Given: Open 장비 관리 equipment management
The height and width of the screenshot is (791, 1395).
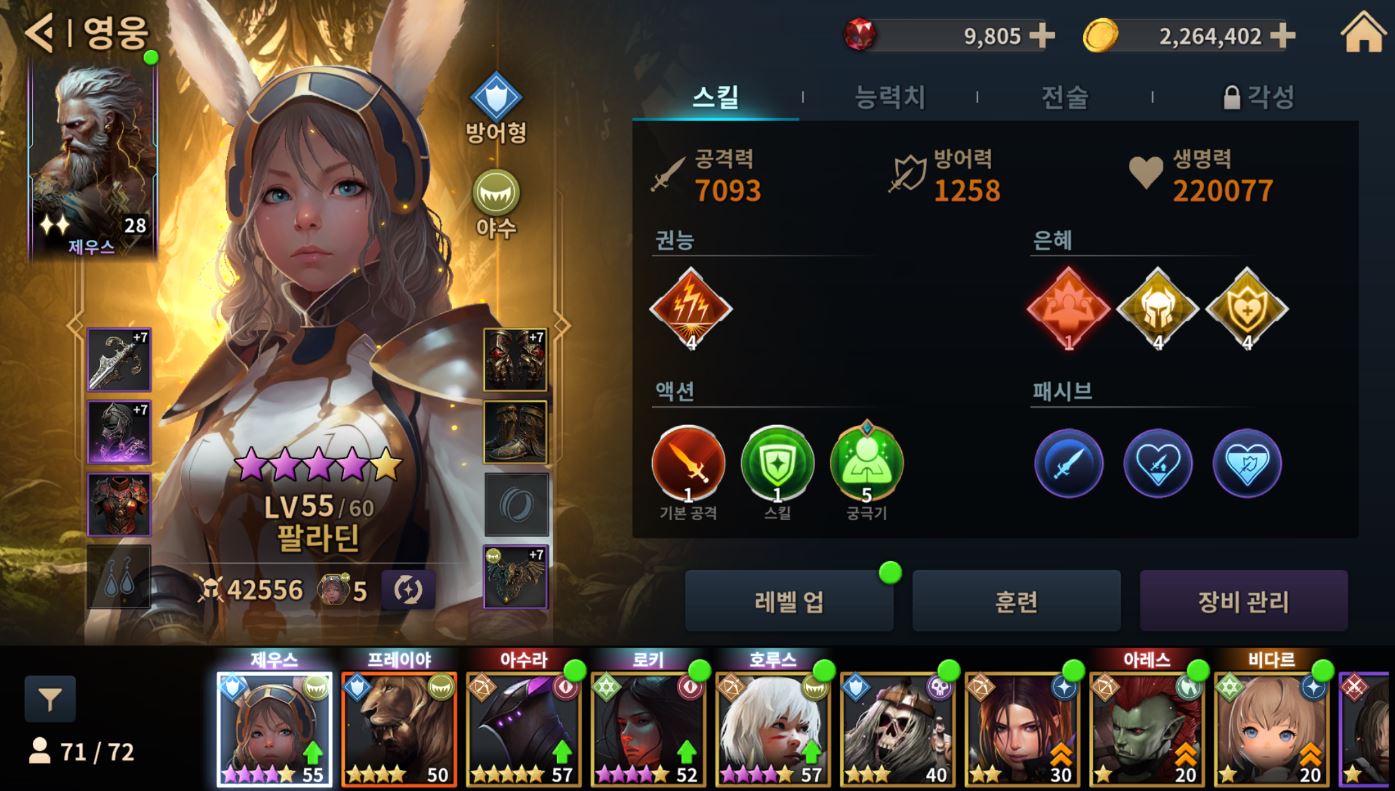Looking at the screenshot, I should coord(1243,602).
